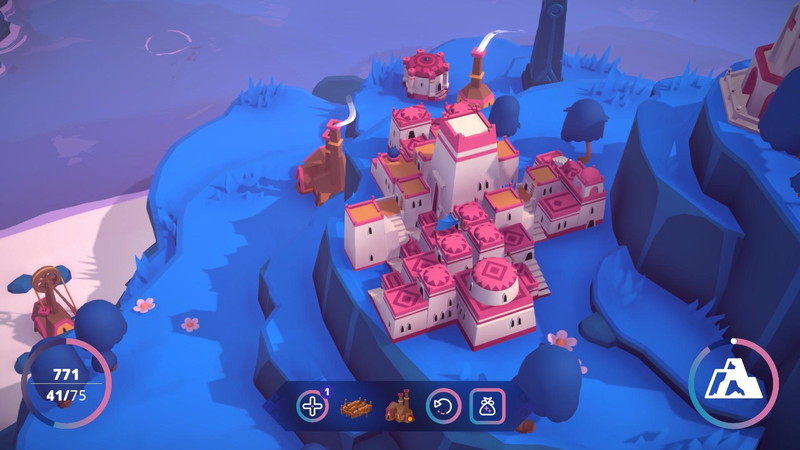Select the wooden fence building from the toolbar
The height and width of the screenshot is (450, 800).
tap(356, 407)
